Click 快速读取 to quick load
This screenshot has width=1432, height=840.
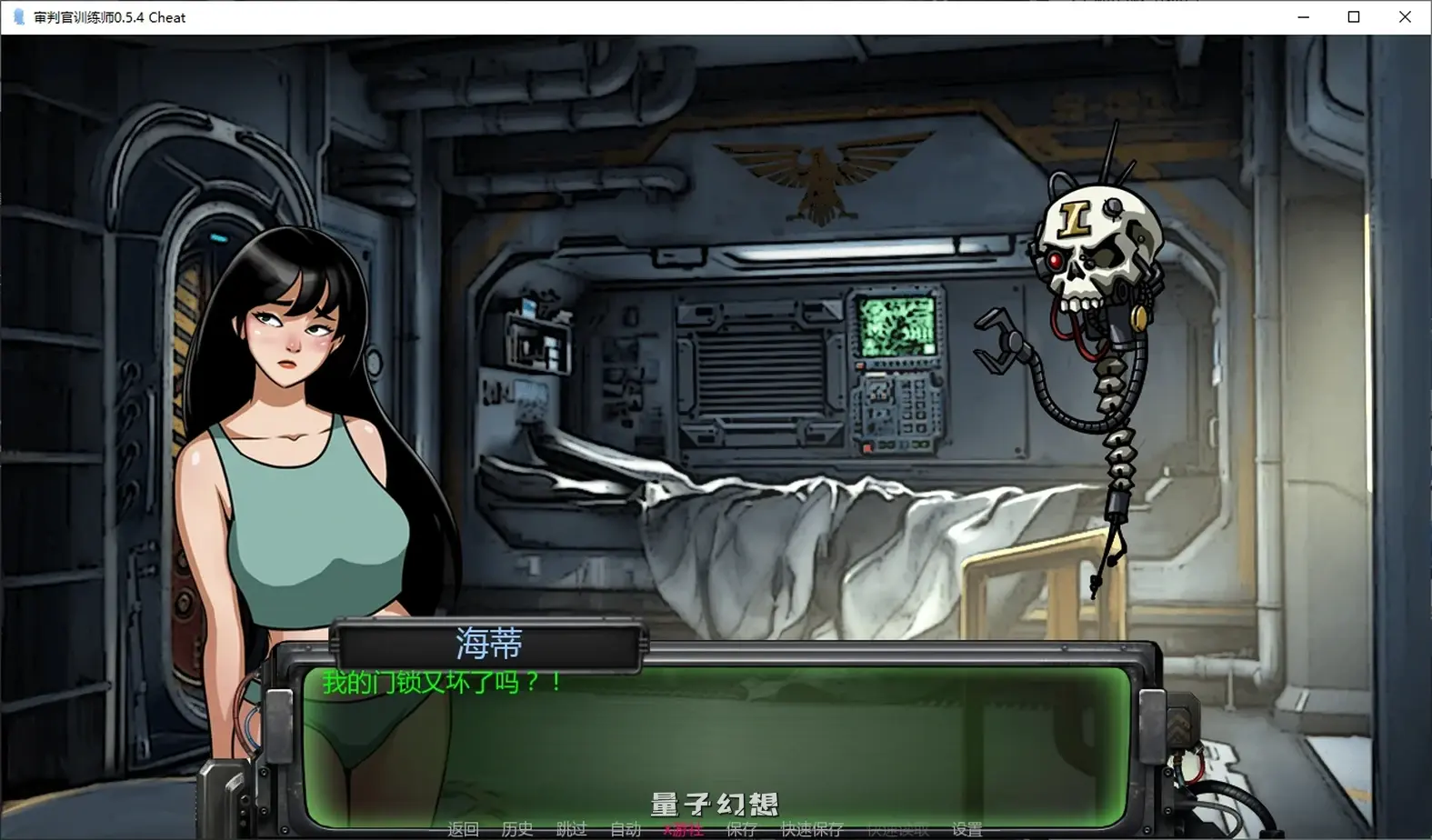pos(896,828)
